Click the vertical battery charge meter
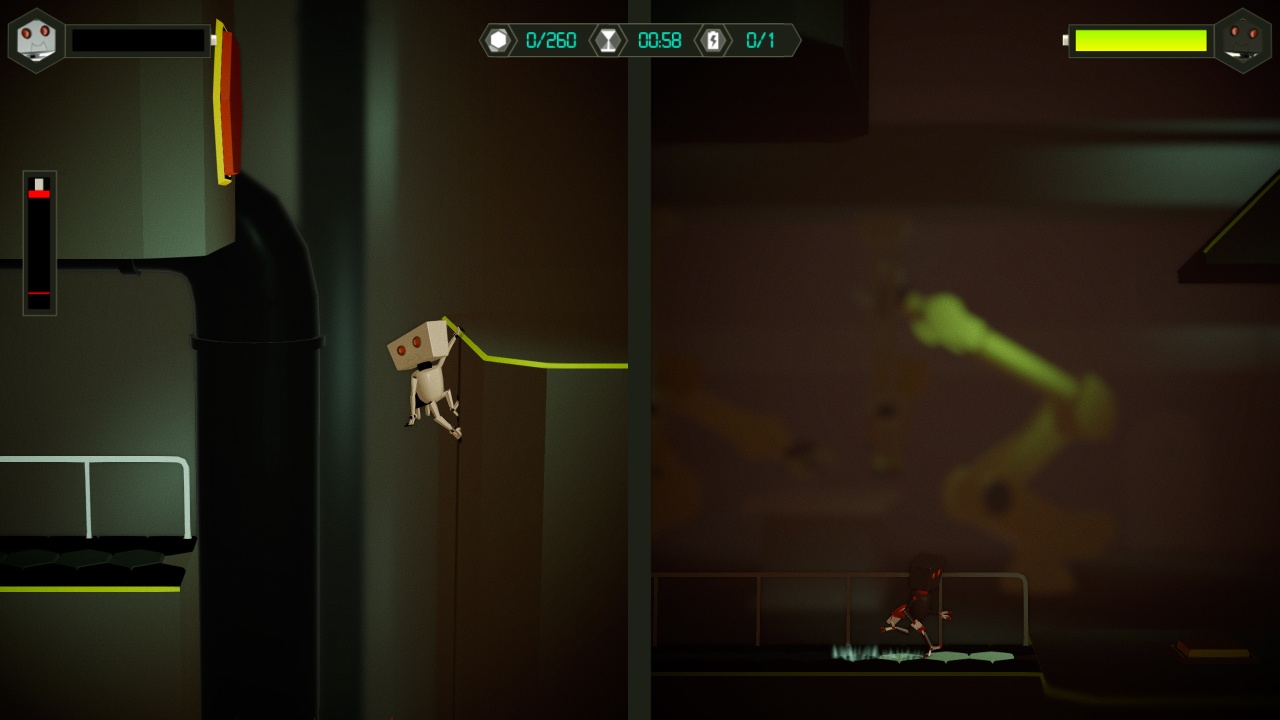1280x720 pixels. (x=37, y=240)
